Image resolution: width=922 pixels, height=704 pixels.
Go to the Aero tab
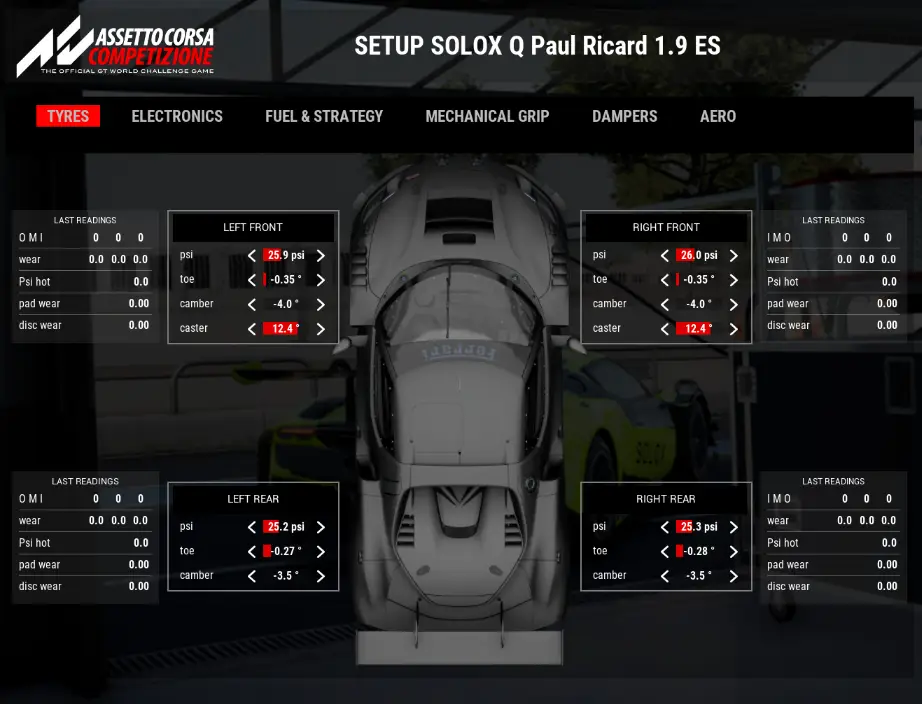(x=718, y=116)
